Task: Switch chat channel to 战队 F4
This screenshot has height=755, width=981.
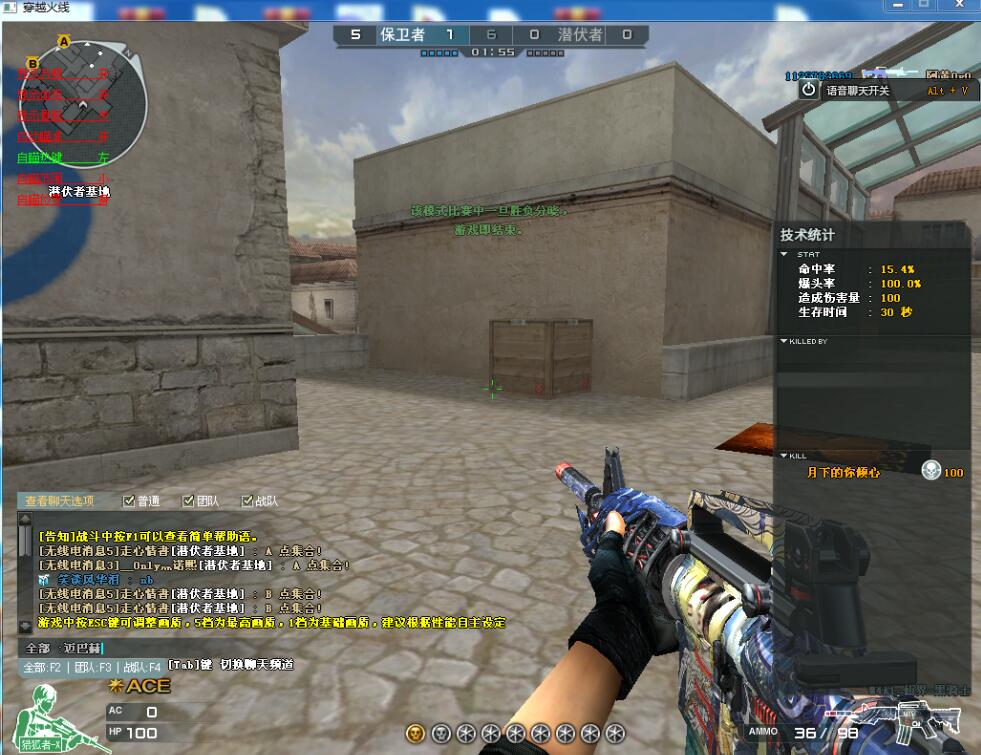Action: click(x=142, y=666)
